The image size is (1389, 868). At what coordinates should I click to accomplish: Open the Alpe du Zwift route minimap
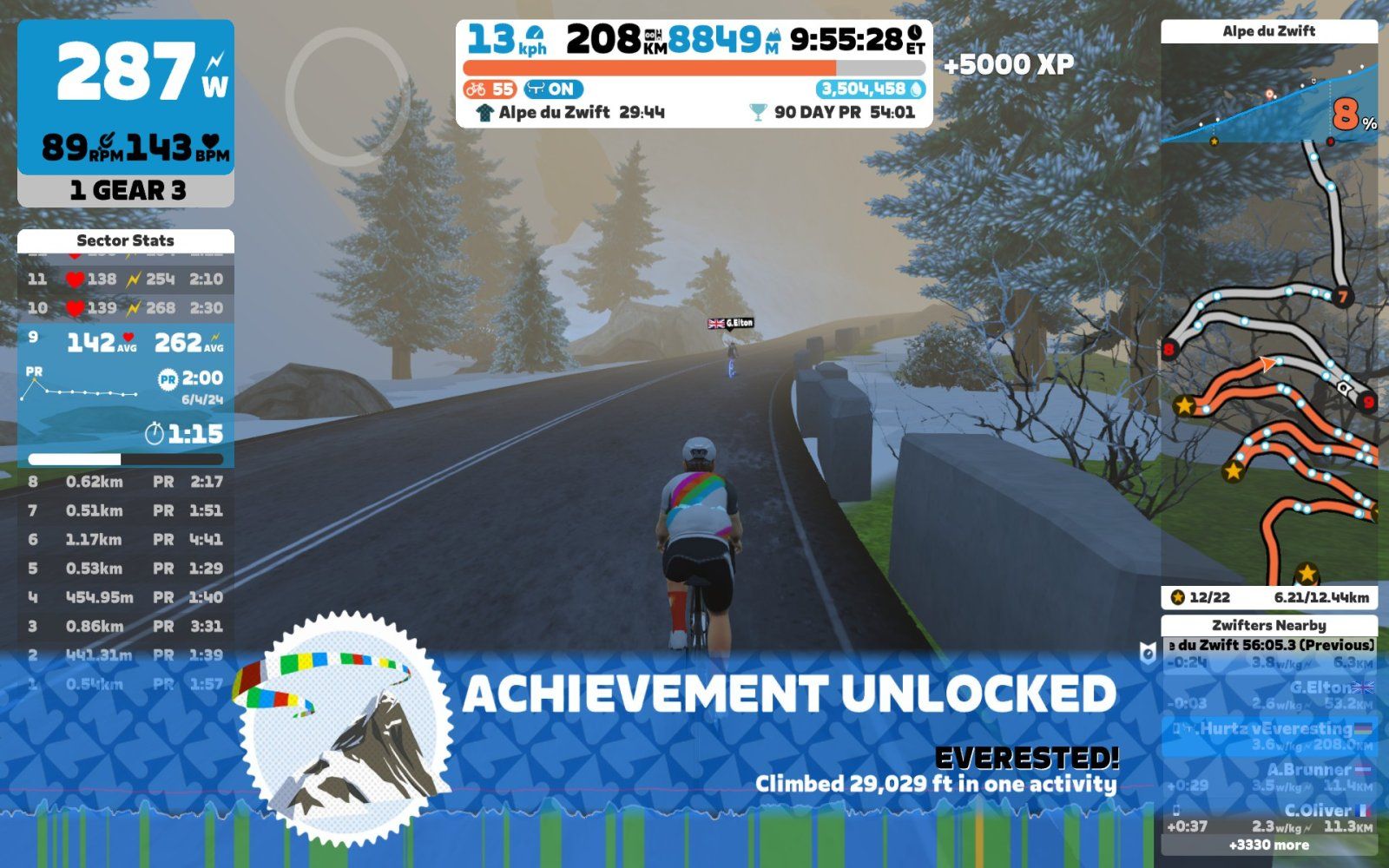1269,365
